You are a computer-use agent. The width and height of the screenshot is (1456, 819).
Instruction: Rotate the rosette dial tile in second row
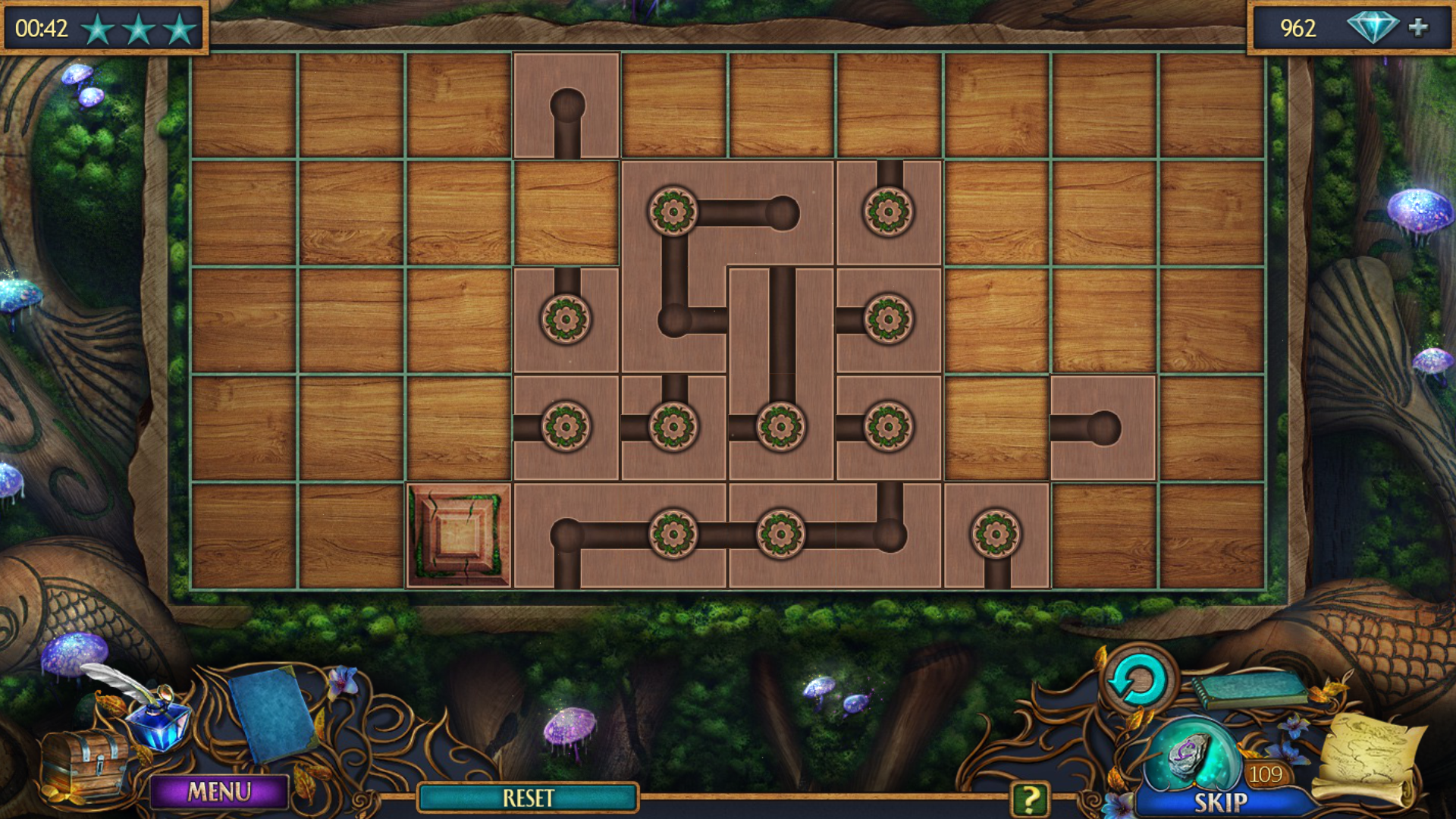(x=672, y=210)
